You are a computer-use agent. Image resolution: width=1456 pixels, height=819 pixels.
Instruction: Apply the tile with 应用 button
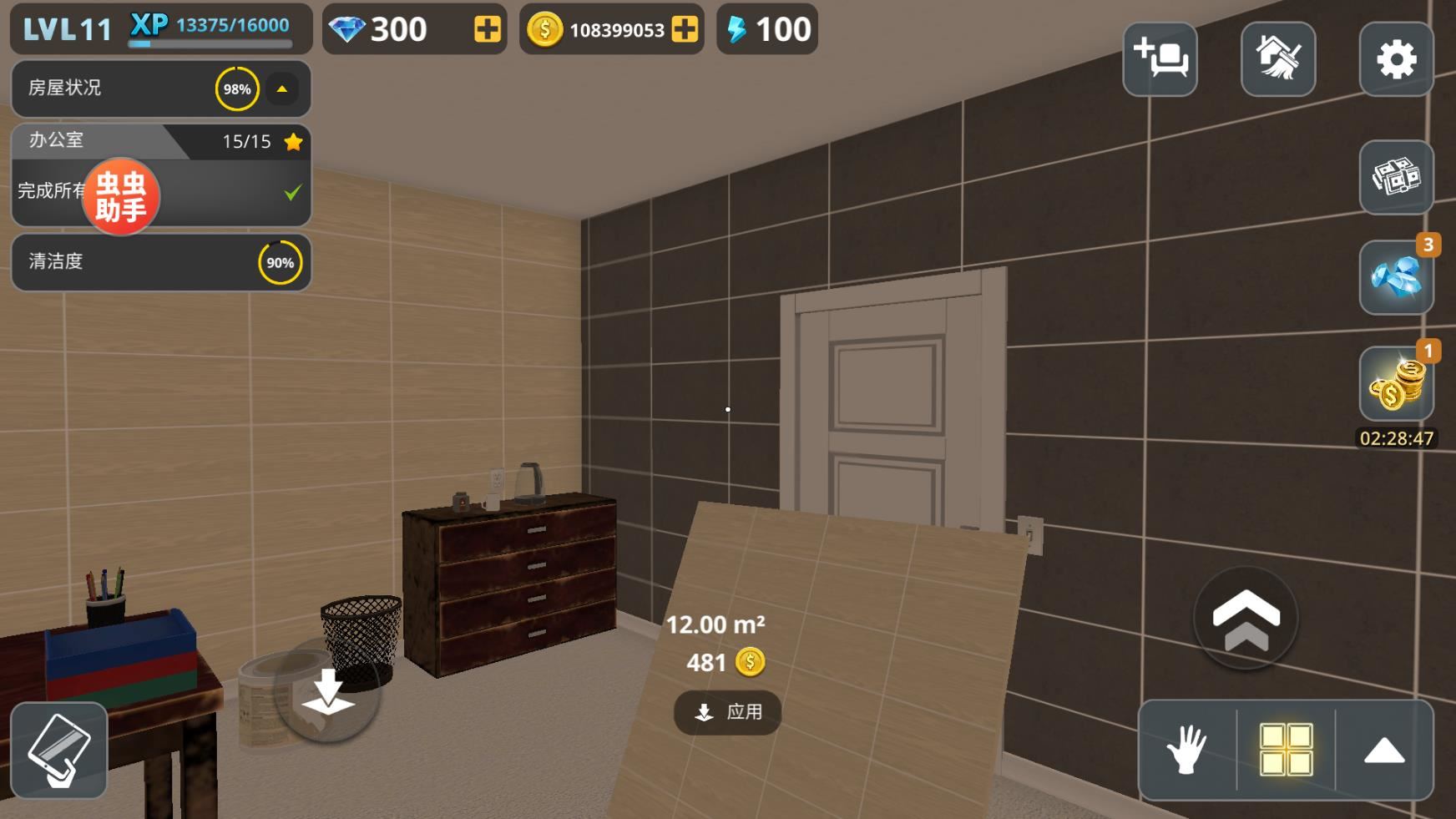(728, 712)
